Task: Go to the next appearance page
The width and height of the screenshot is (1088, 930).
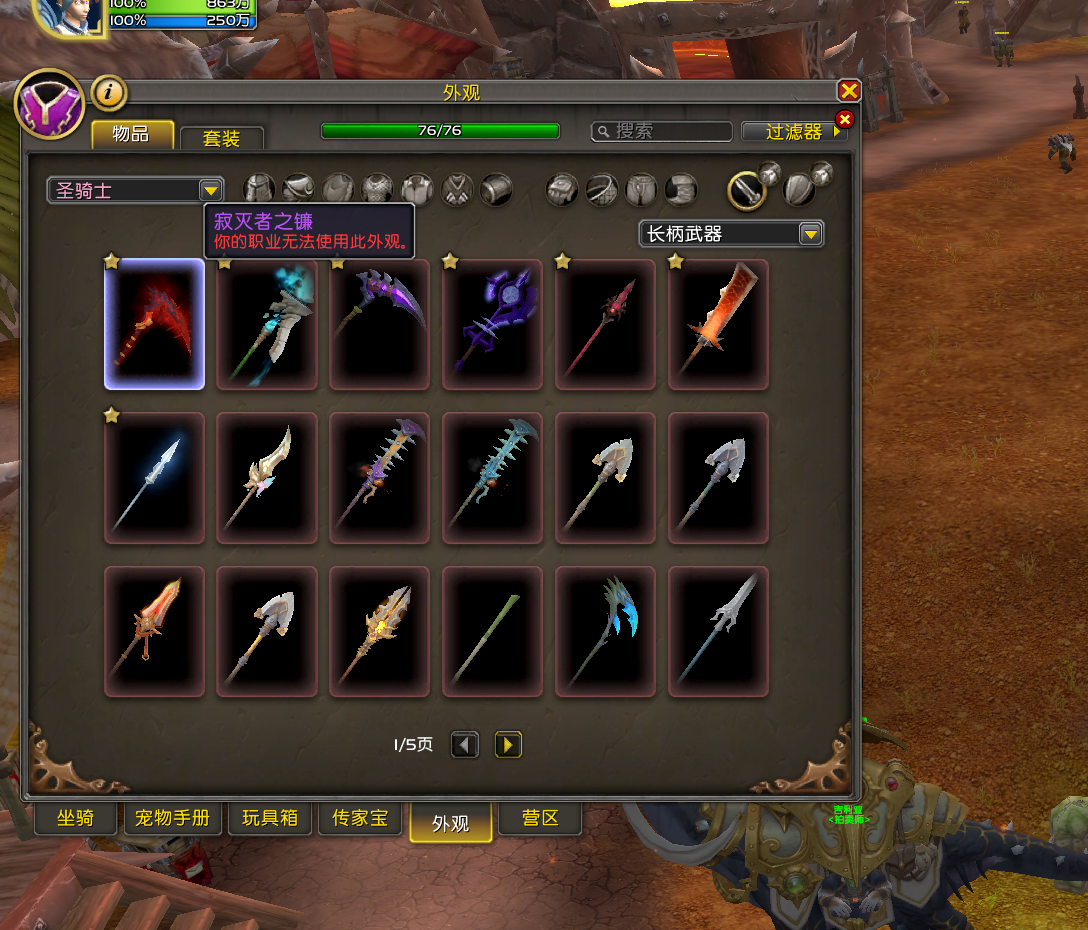Action: [508, 745]
